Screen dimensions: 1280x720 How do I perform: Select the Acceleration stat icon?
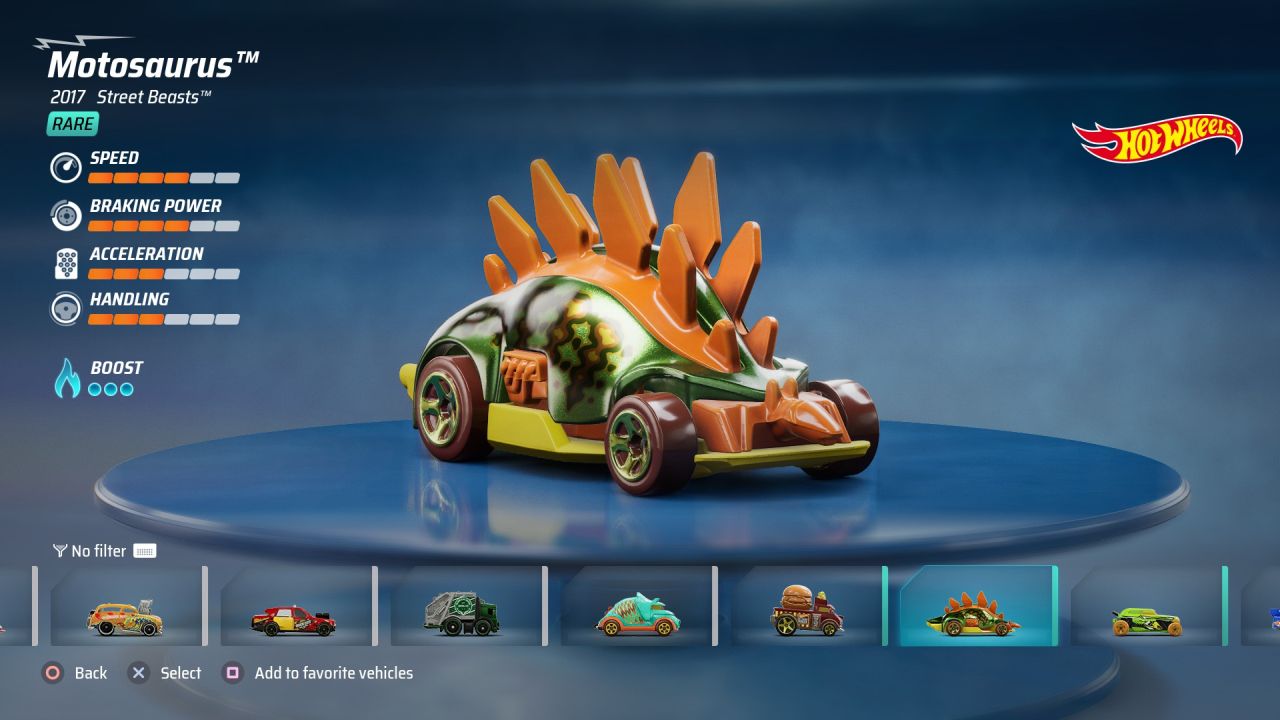click(x=65, y=263)
